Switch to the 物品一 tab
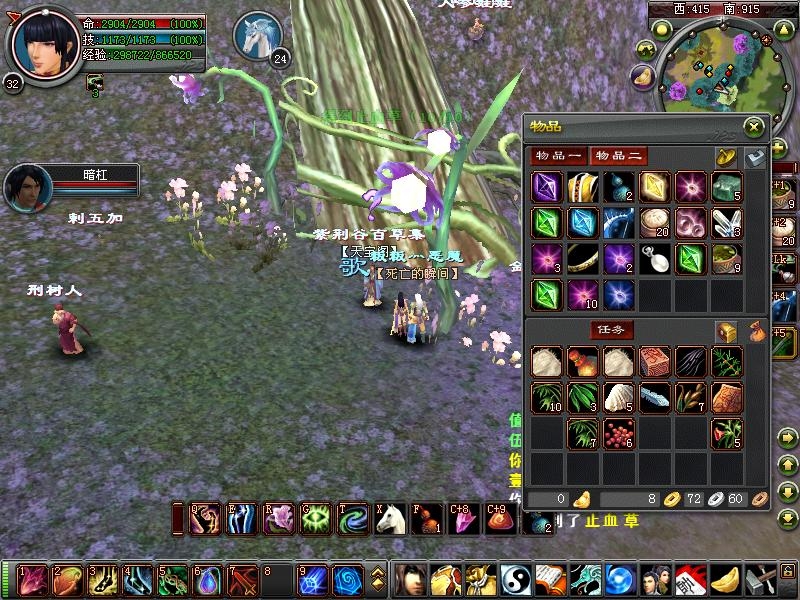800x600 pixels. pyautogui.click(x=558, y=155)
